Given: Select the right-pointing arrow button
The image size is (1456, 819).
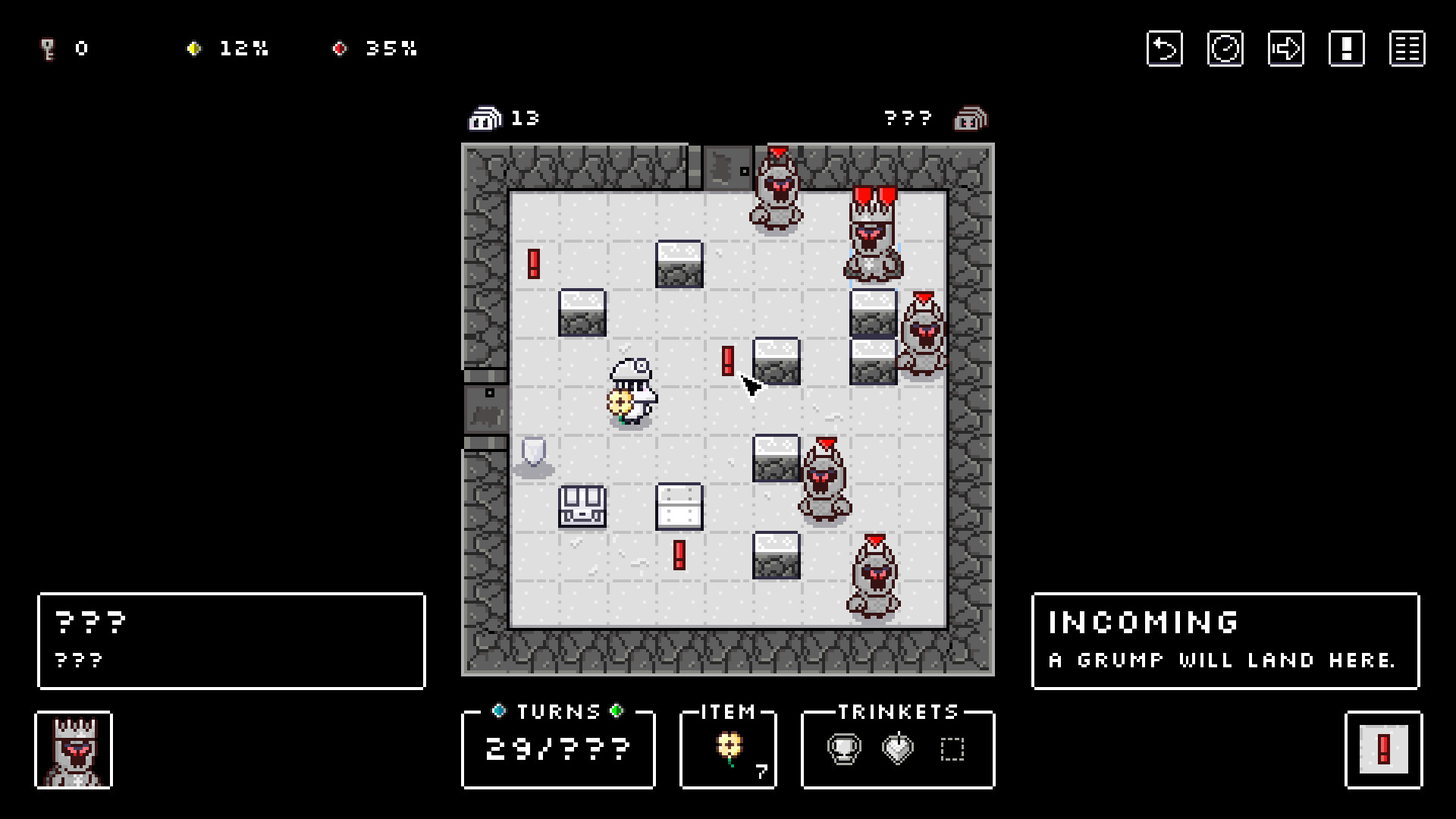Looking at the screenshot, I should click(x=1285, y=49).
